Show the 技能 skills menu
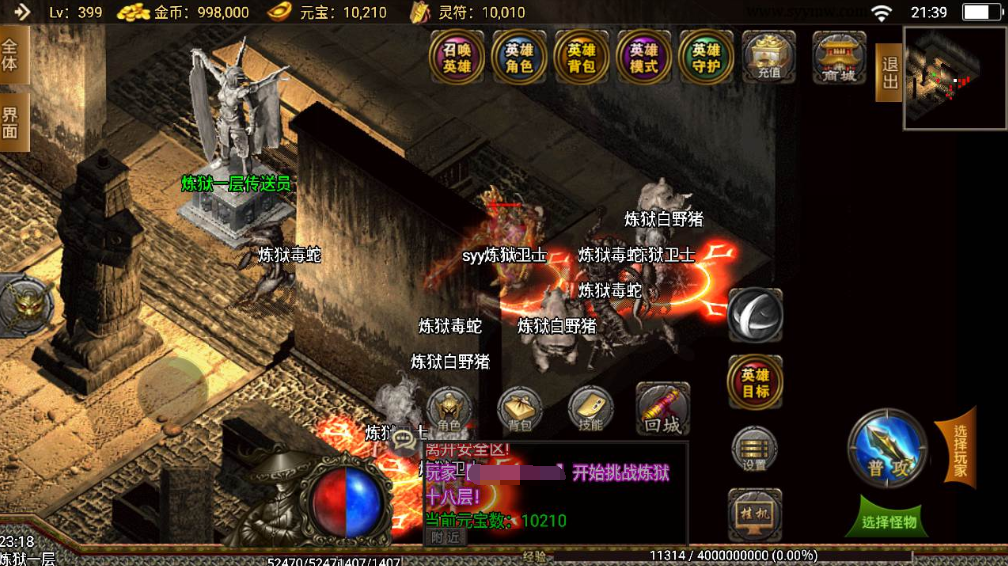Screen dimensions: 1008x566 click(x=591, y=410)
